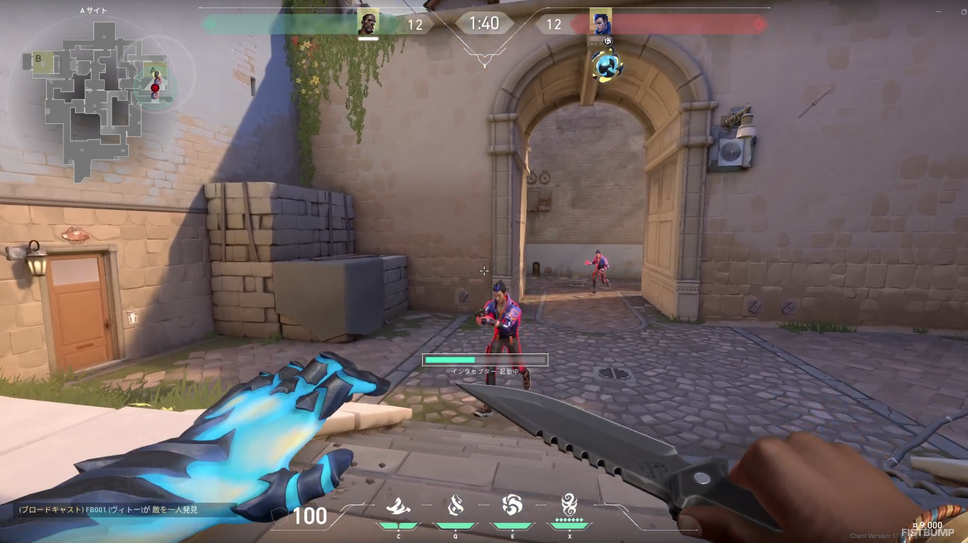Image resolution: width=968 pixels, height=543 pixels.
Task: Activate Phoenix's Blaze ability icon
Action: 399,506
